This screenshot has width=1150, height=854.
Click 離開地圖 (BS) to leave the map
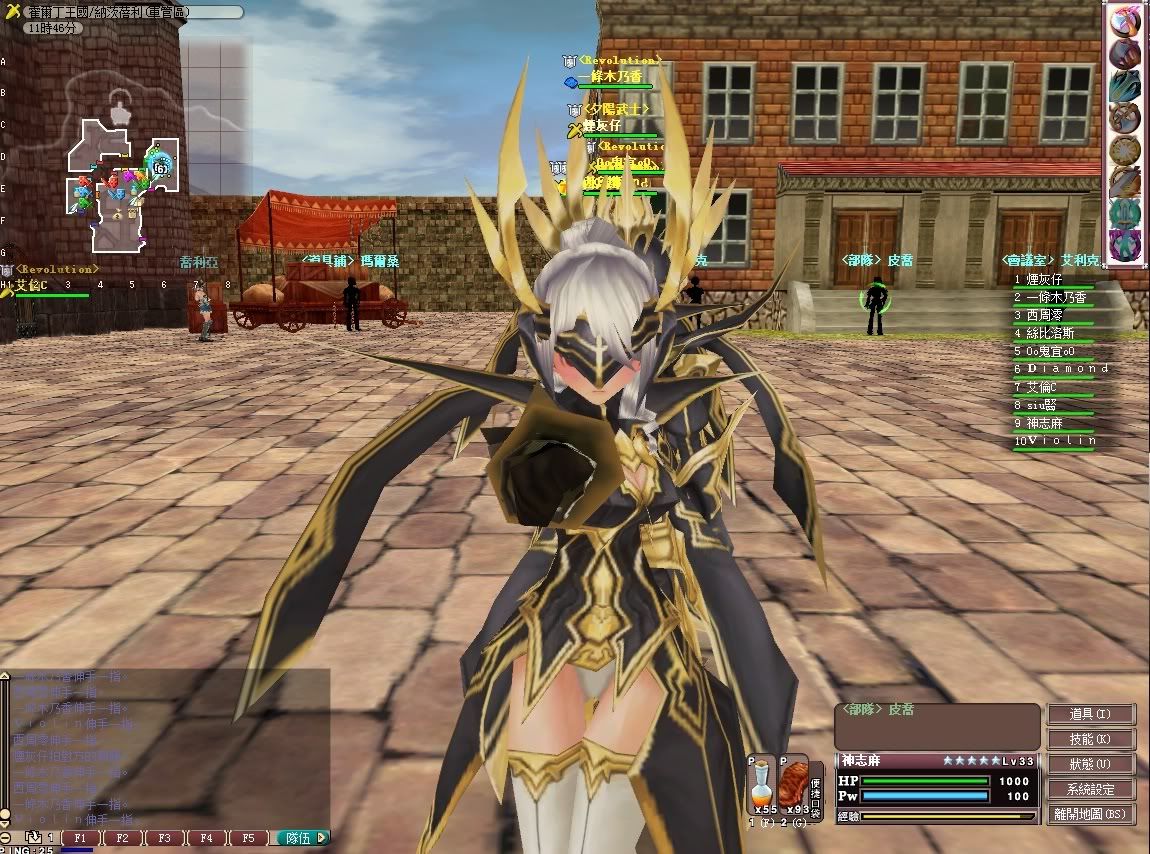1091,814
